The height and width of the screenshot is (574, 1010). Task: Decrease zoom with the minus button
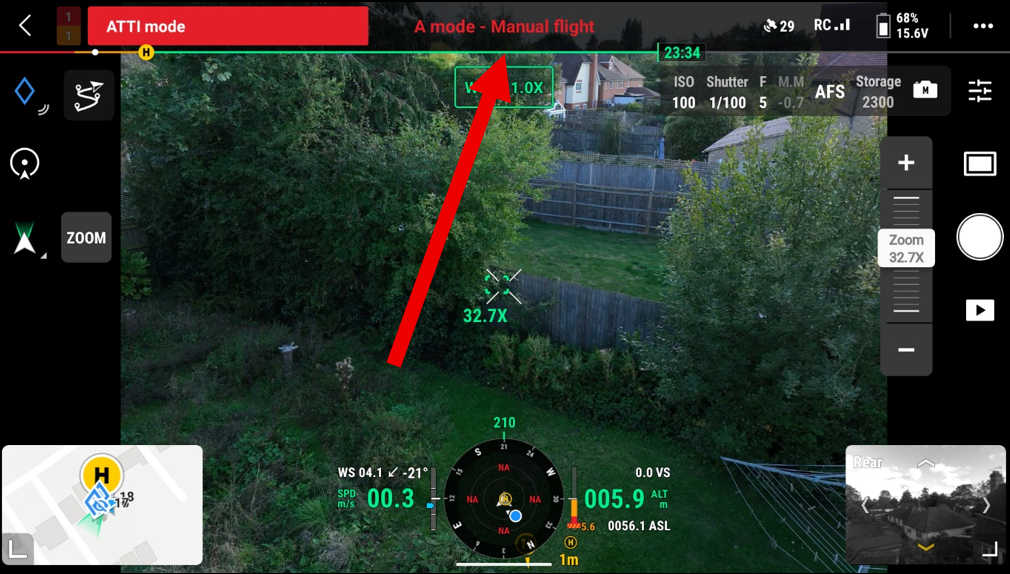click(x=906, y=350)
